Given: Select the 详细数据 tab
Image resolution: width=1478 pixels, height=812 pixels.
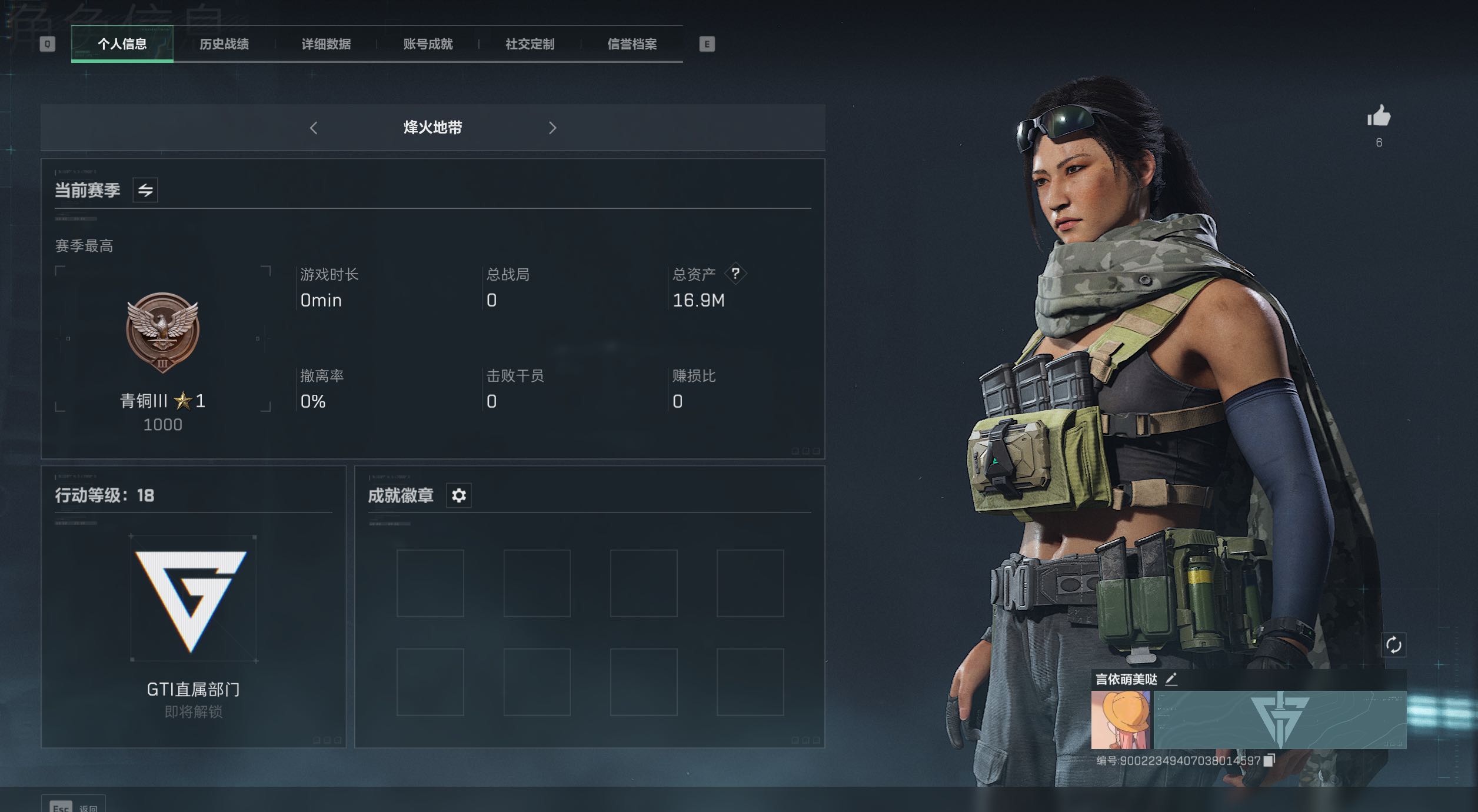Looking at the screenshot, I should click(326, 44).
